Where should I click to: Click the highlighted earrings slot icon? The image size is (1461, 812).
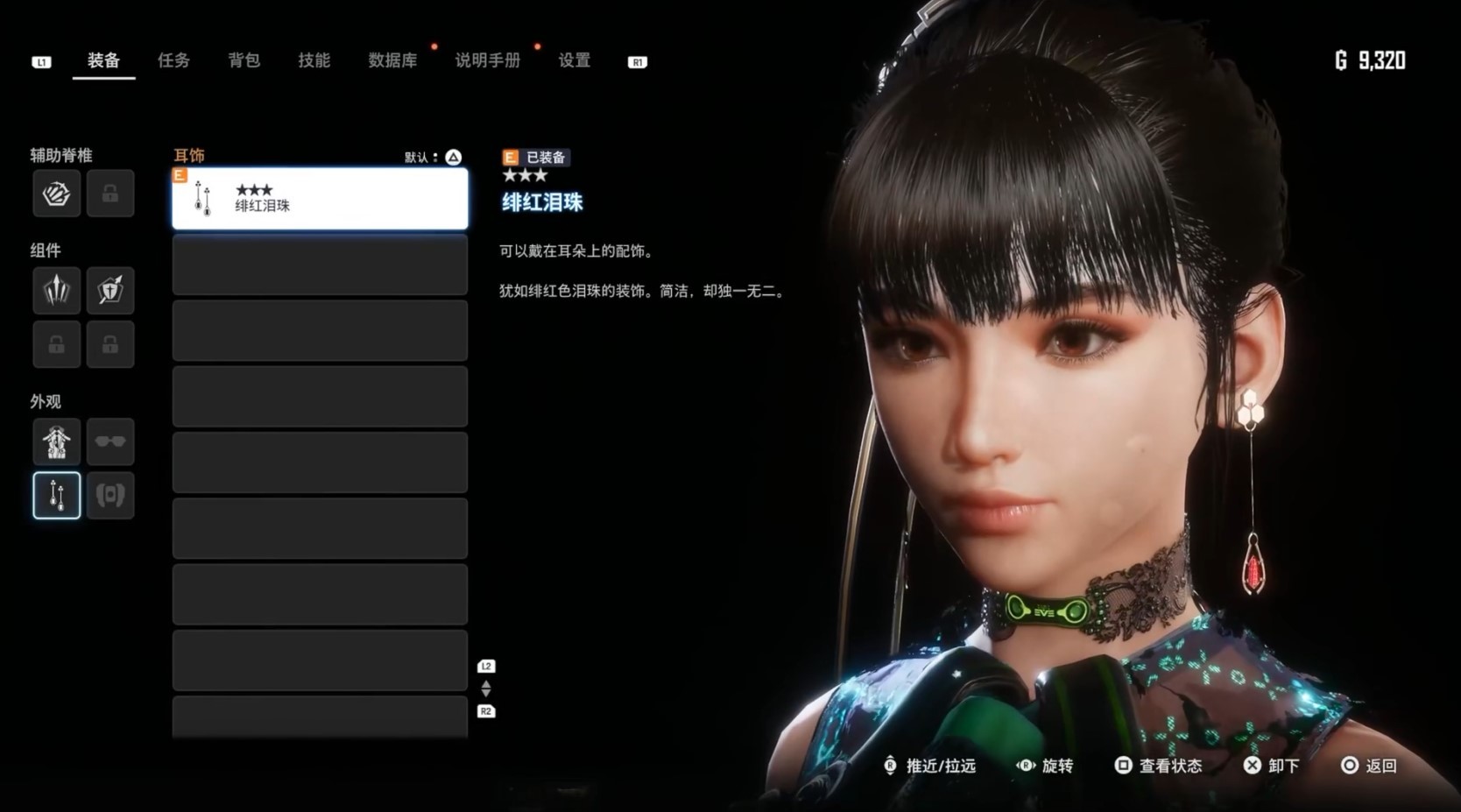[56, 495]
